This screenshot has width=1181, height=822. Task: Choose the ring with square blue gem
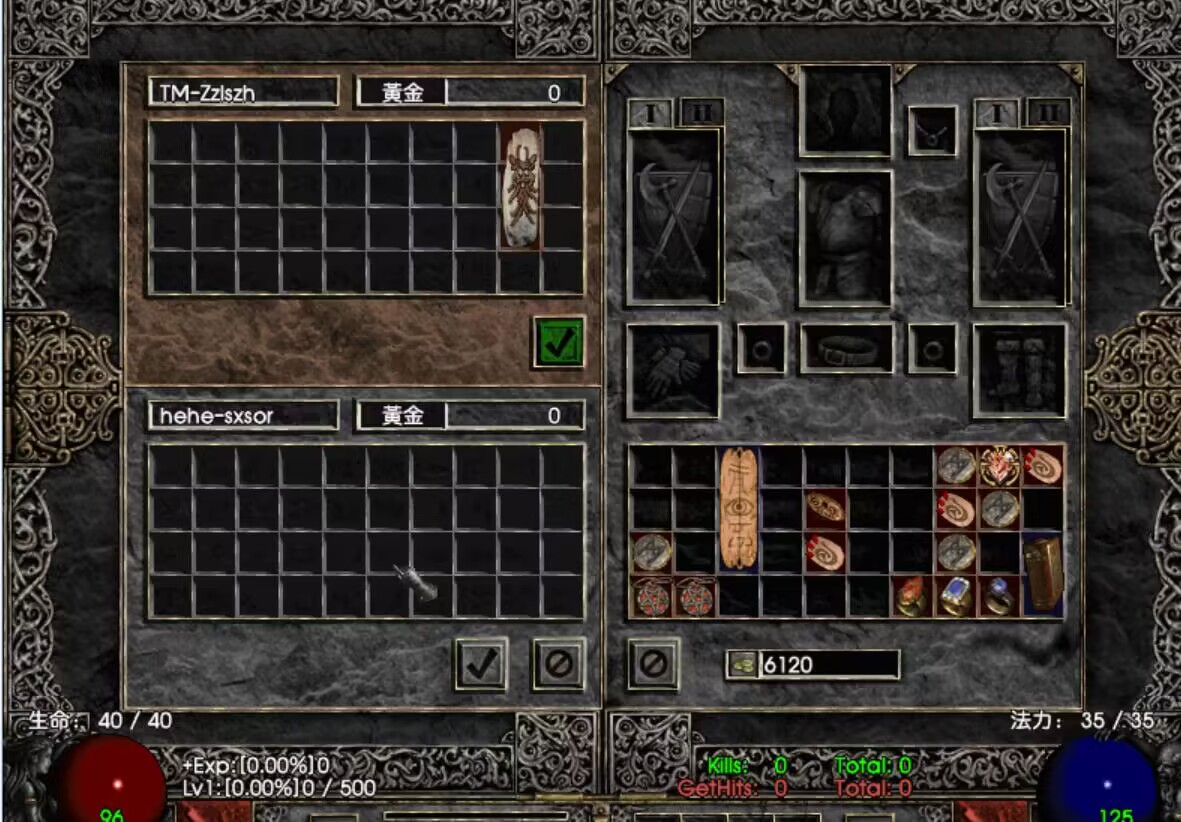954,596
